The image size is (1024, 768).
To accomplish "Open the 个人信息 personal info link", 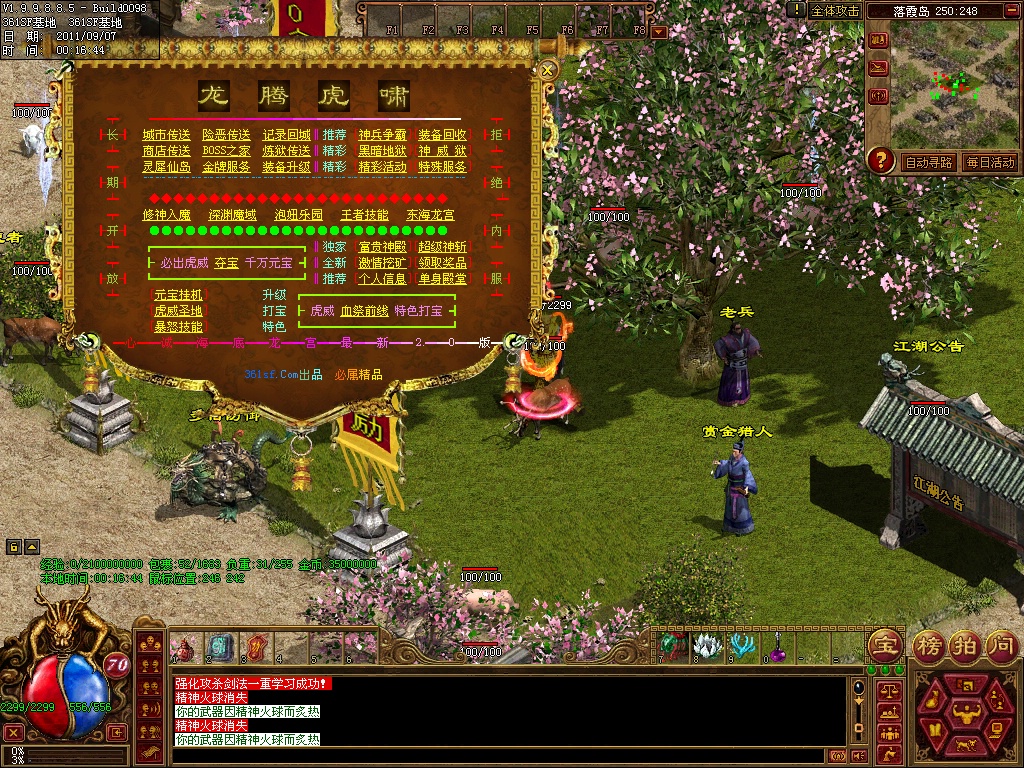I will (x=382, y=279).
